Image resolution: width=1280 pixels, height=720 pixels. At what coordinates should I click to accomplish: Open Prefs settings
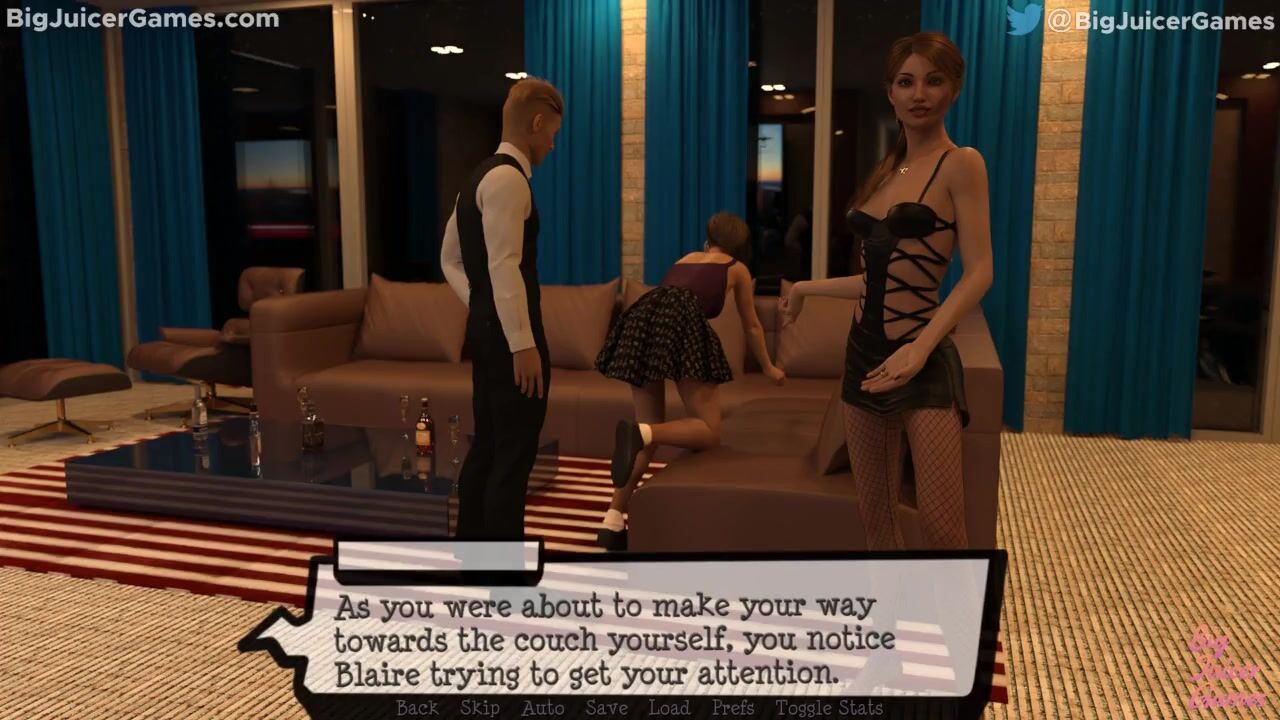point(733,708)
